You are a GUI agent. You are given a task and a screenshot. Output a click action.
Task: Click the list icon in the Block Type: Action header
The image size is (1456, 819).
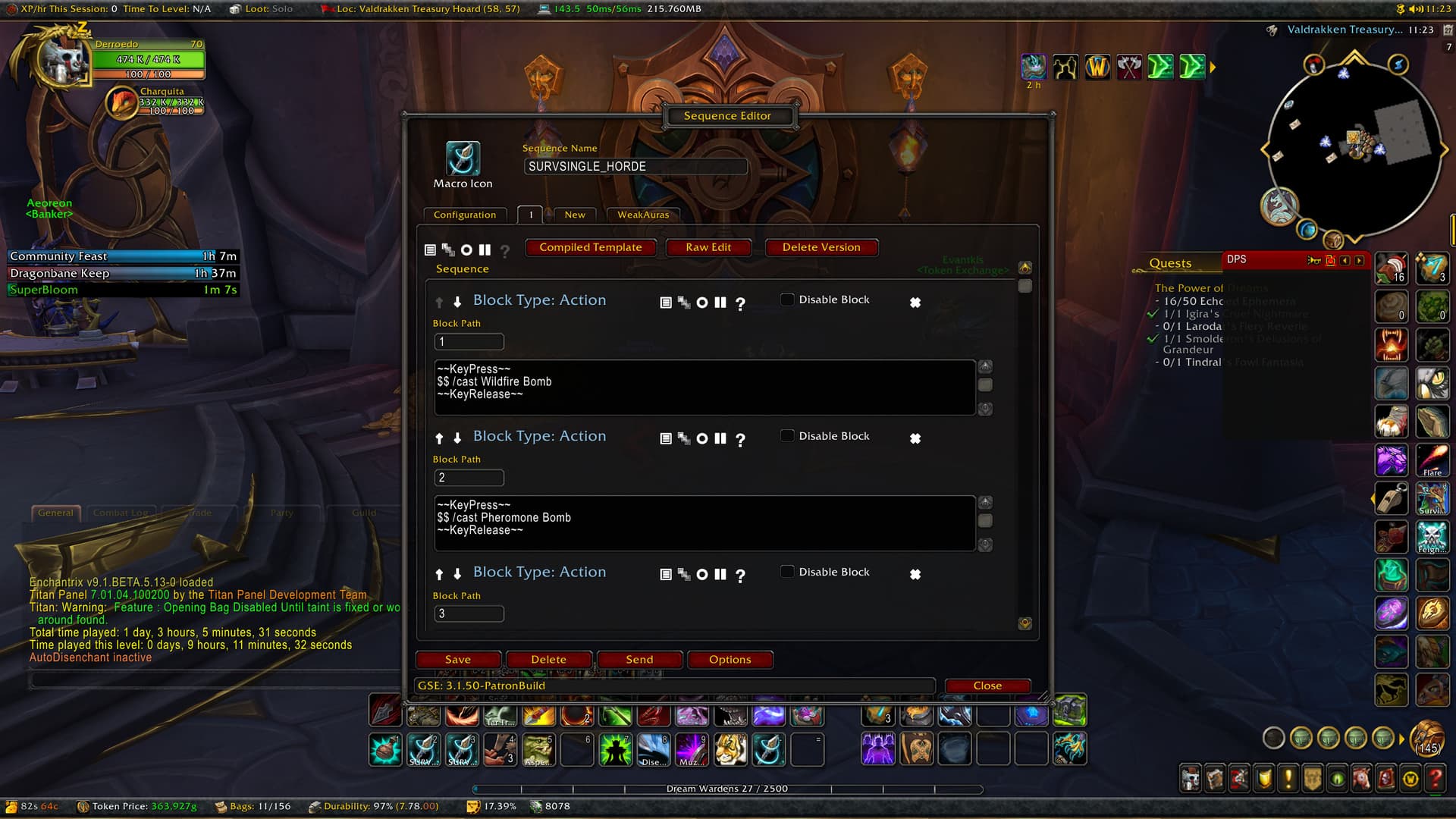pos(667,302)
